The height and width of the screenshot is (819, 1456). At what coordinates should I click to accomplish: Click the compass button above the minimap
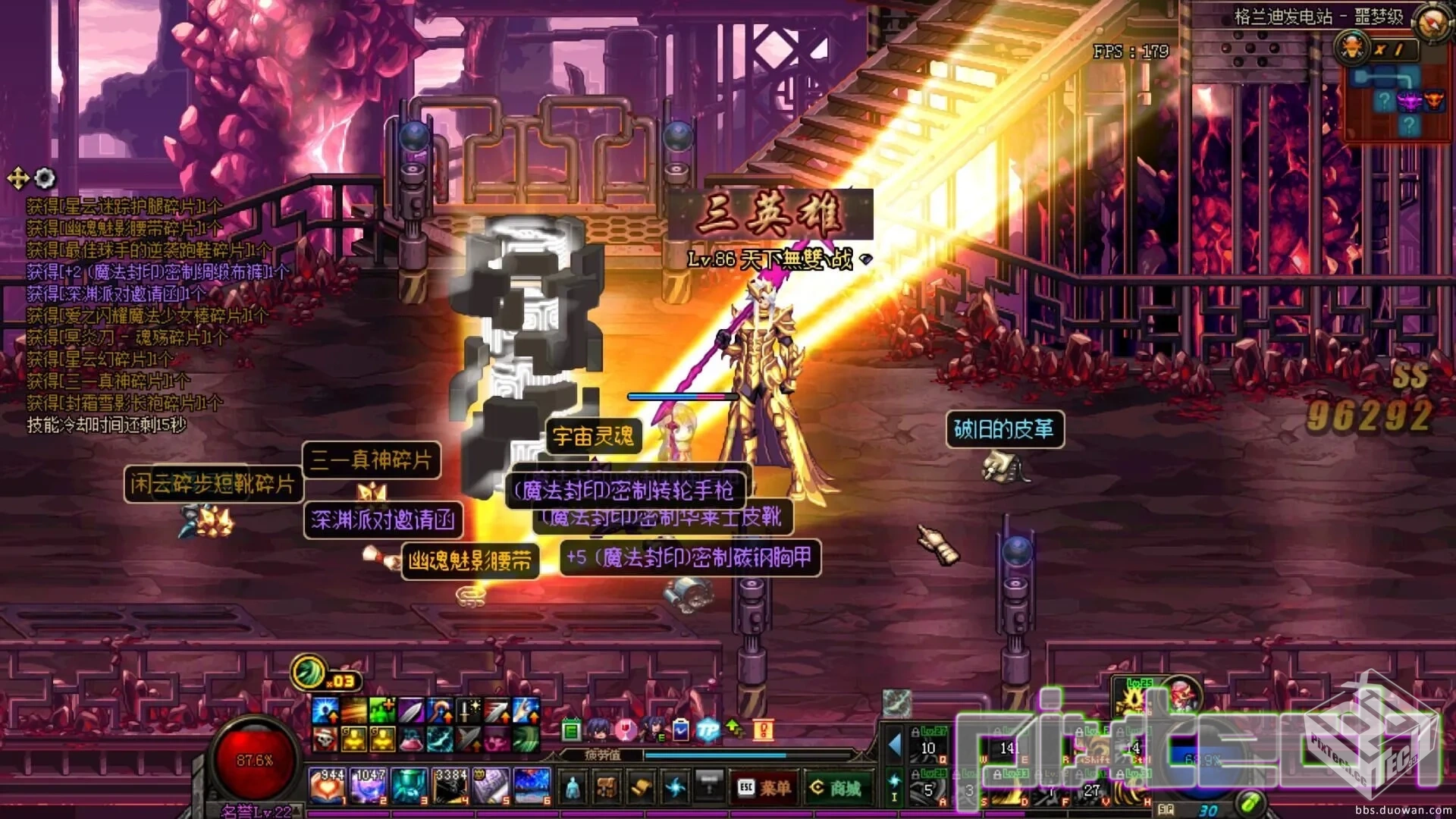point(1432,21)
